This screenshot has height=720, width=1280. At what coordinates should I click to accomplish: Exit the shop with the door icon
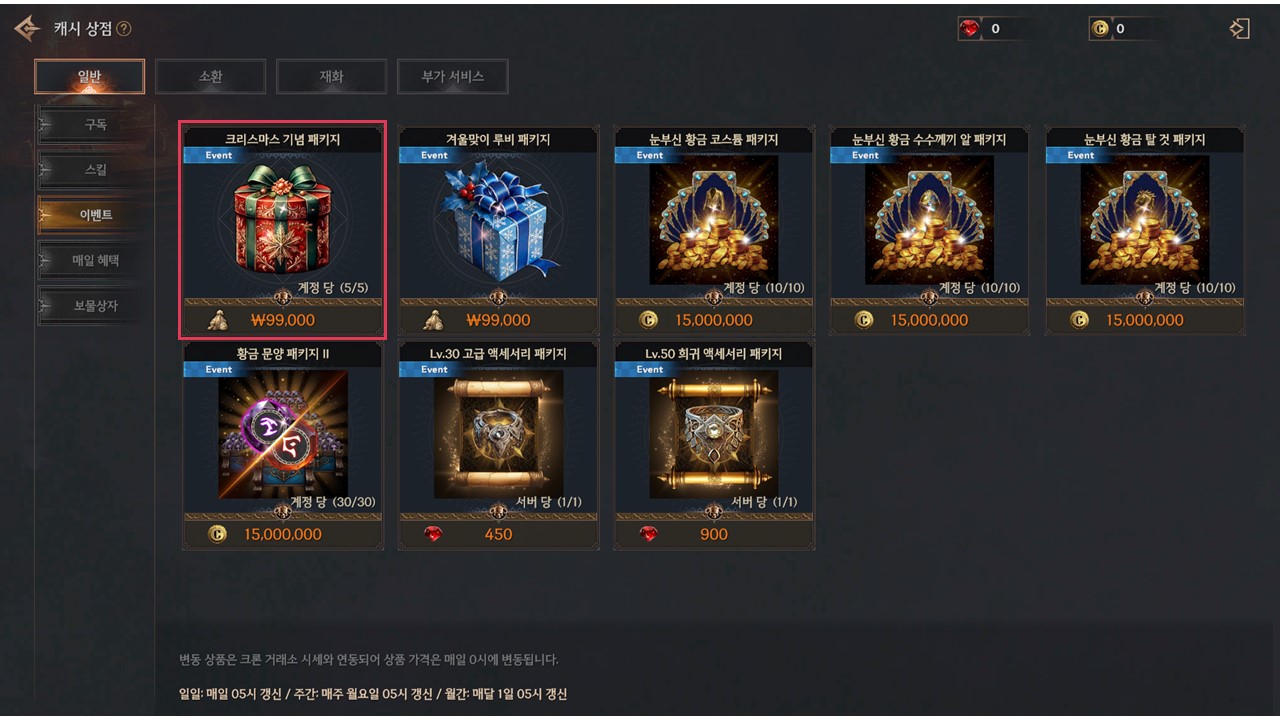click(x=1240, y=29)
